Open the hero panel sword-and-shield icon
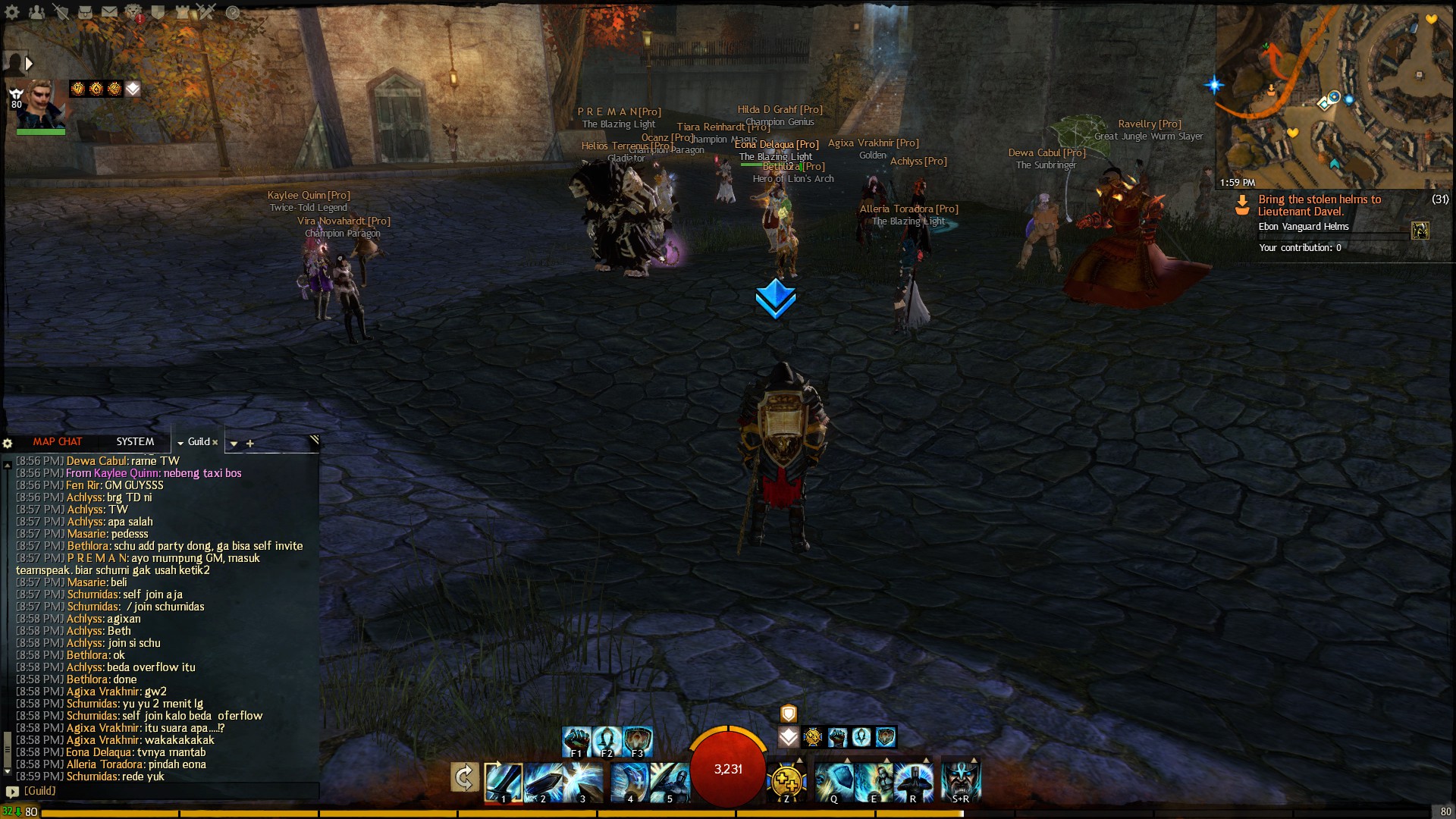1456x819 pixels. (x=61, y=11)
